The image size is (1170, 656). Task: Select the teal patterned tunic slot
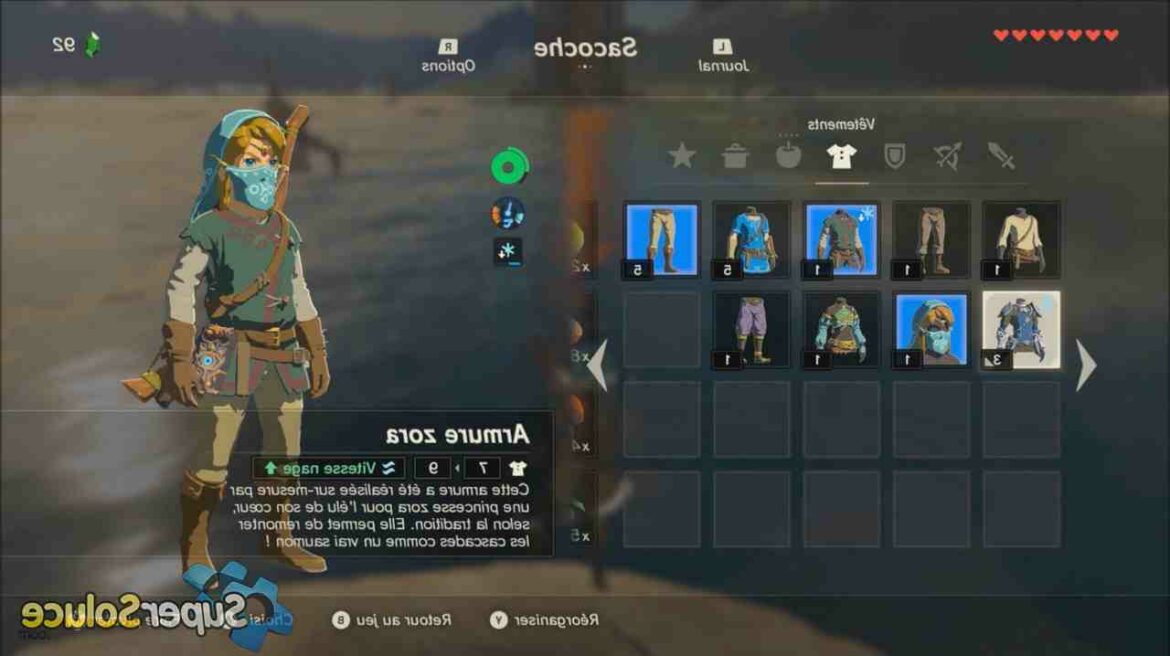[x=841, y=330]
